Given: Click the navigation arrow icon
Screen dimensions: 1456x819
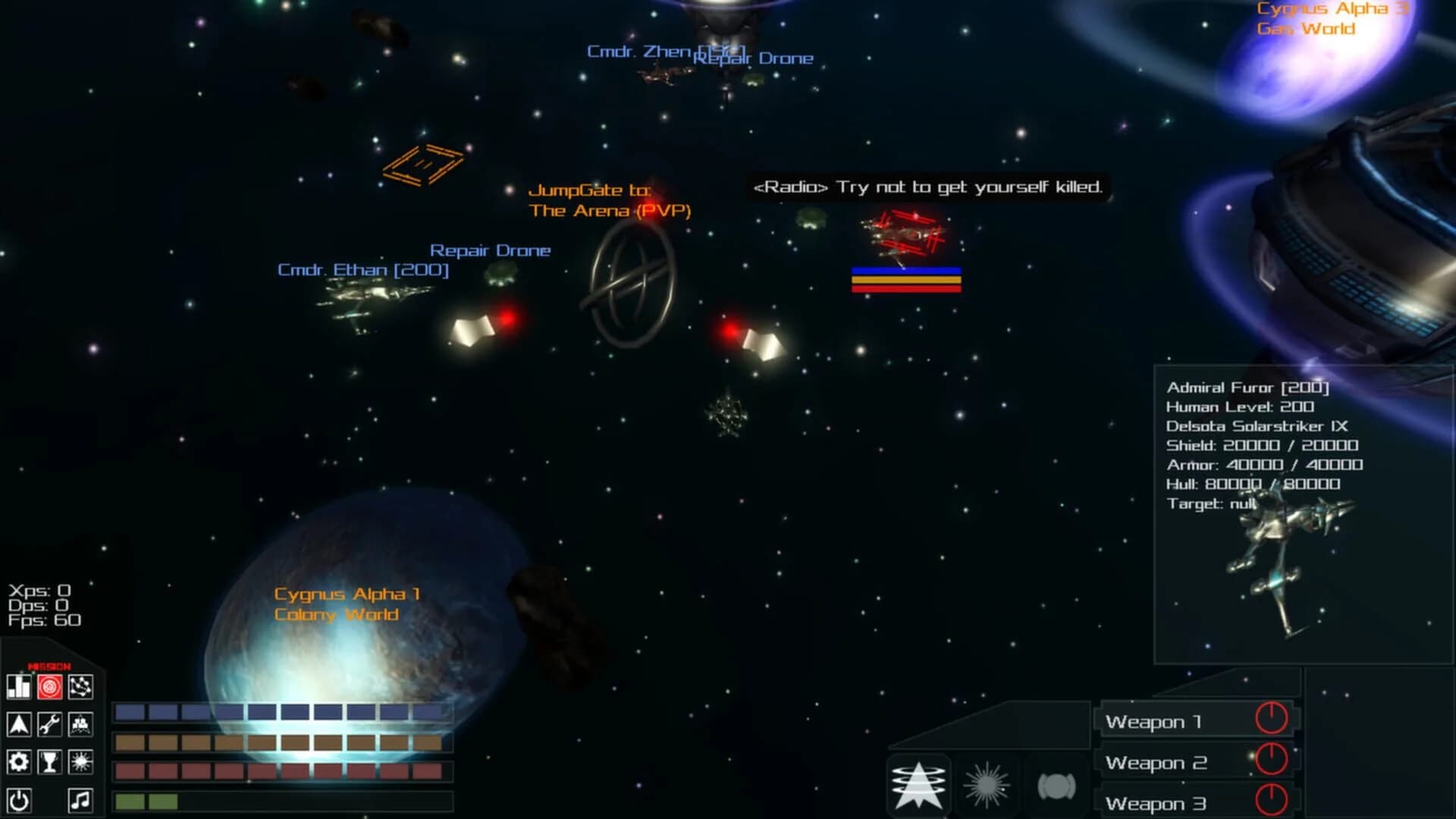Looking at the screenshot, I should (20, 725).
